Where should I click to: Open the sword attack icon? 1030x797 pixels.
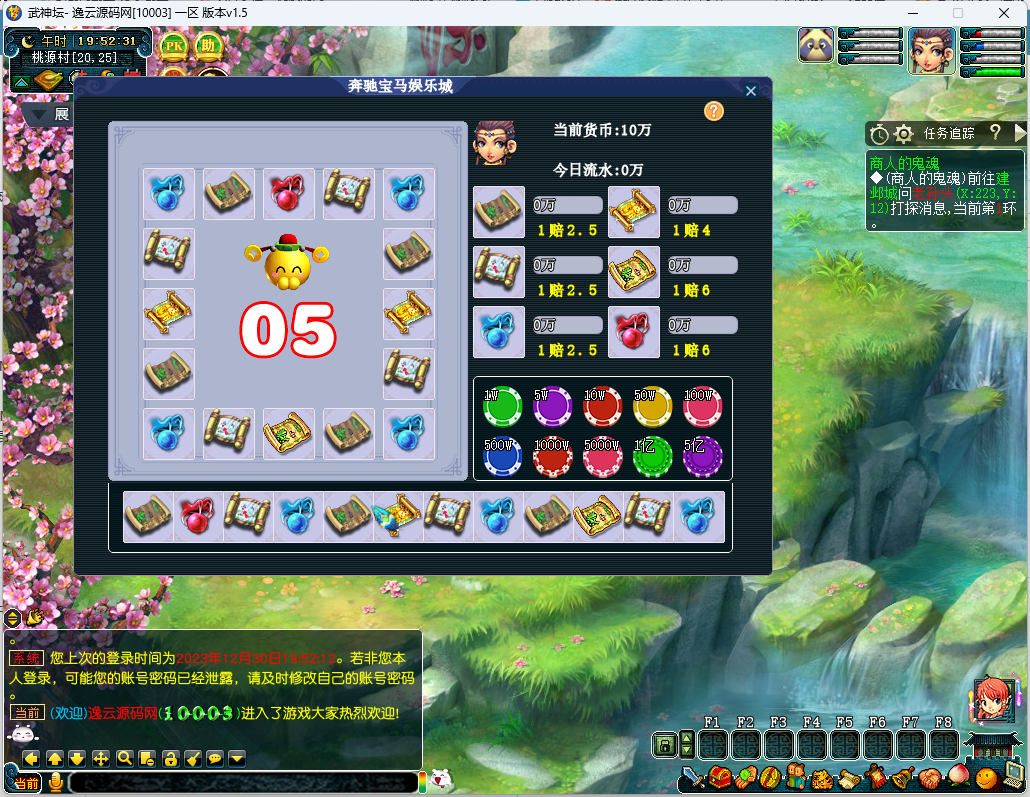(x=694, y=777)
